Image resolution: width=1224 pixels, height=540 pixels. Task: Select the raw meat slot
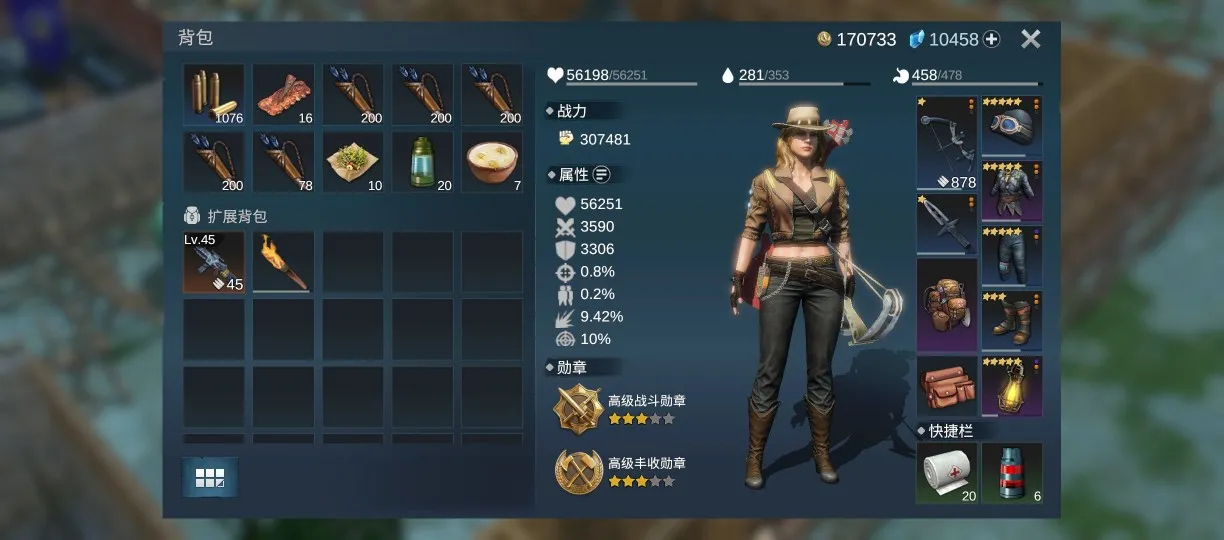283,95
